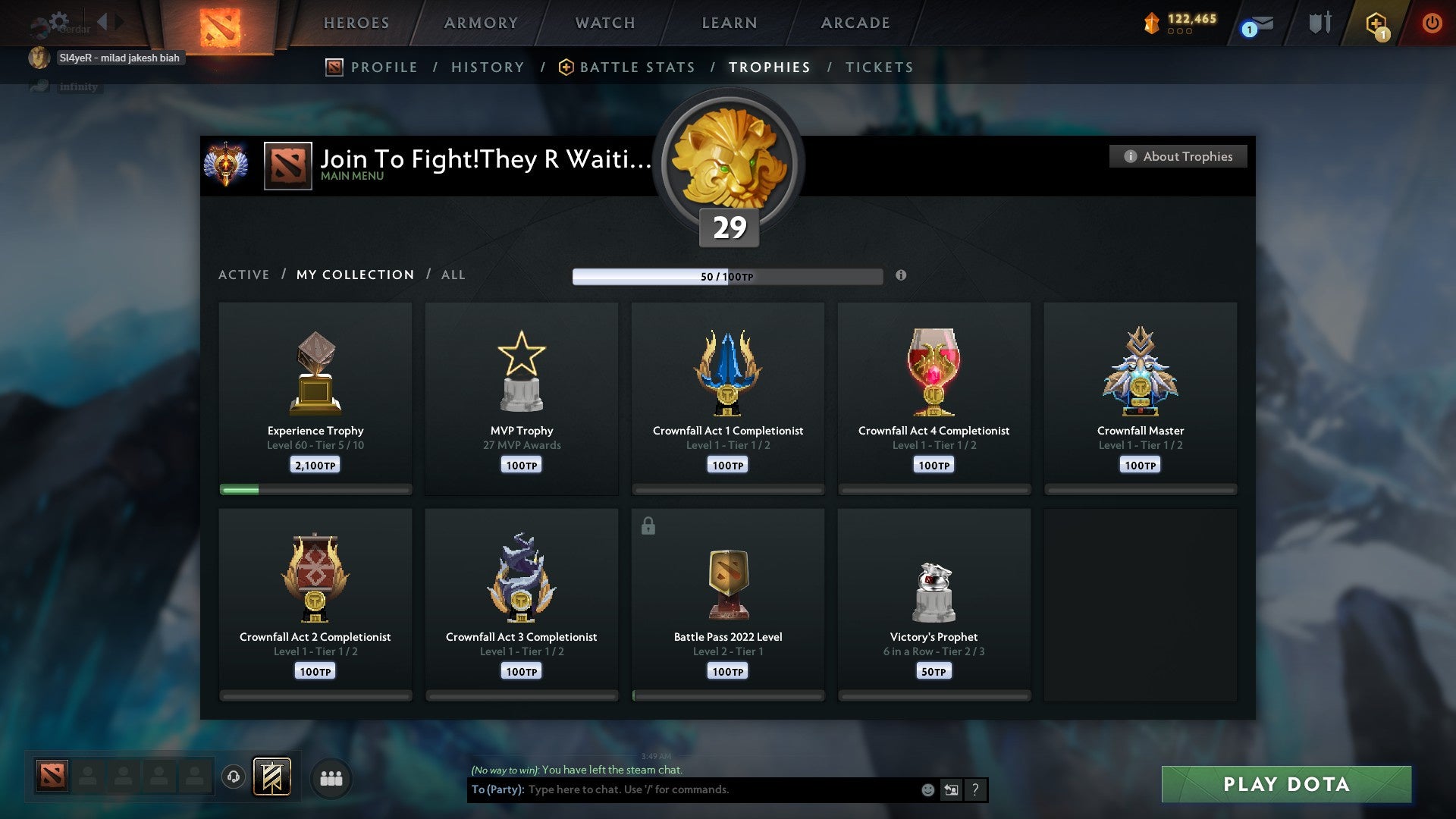1456x819 pixels.
Task: Switch to the ARCADE menu
Action: [855, 23]
